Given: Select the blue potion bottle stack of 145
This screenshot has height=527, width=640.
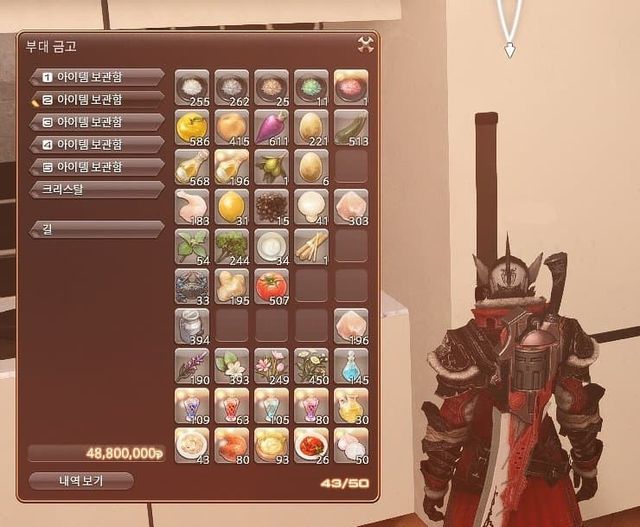Looking at the screenshot, I should [350, 364].
